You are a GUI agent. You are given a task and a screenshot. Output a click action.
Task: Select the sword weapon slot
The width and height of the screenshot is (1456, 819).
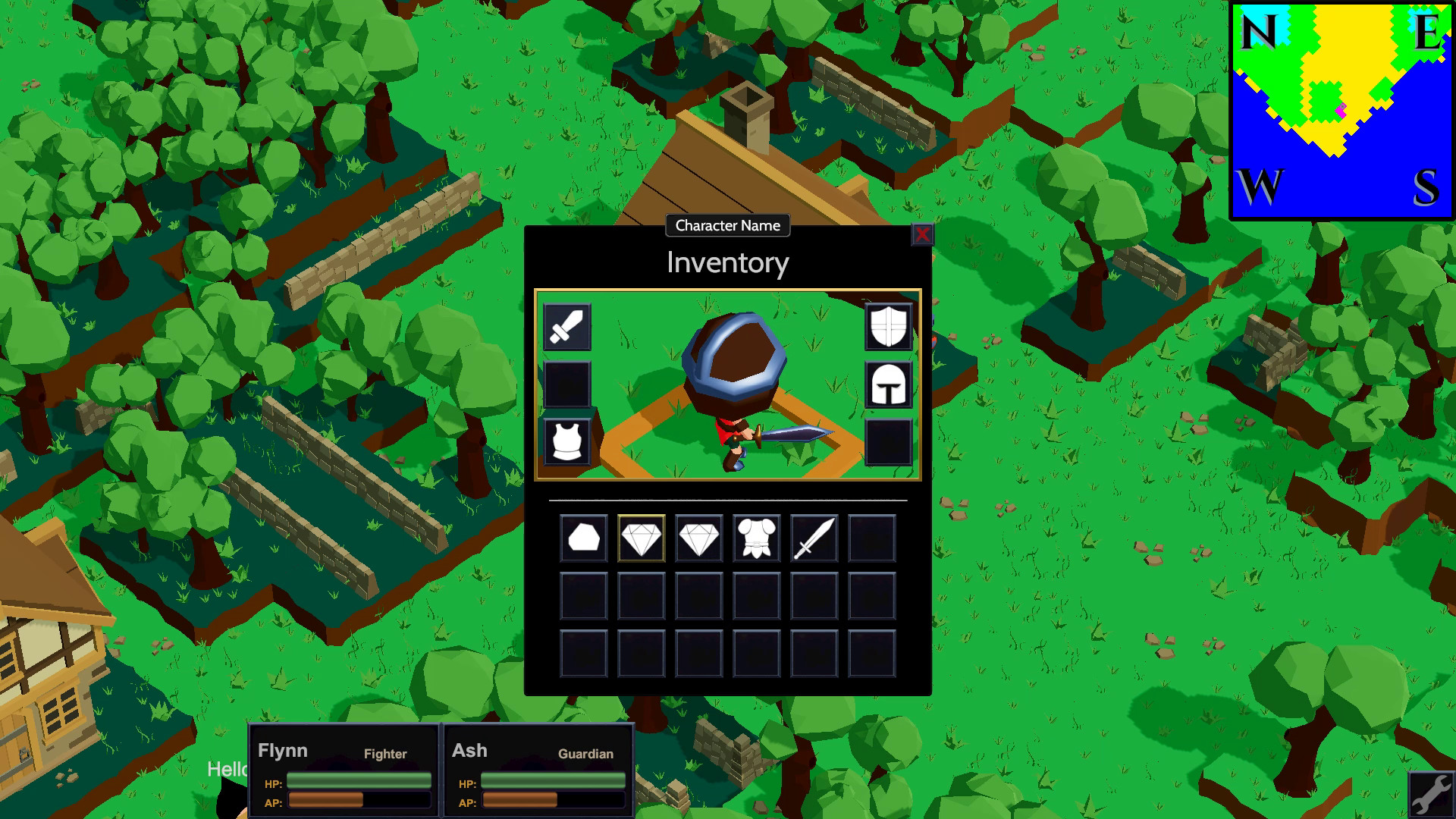pos(566,328)
